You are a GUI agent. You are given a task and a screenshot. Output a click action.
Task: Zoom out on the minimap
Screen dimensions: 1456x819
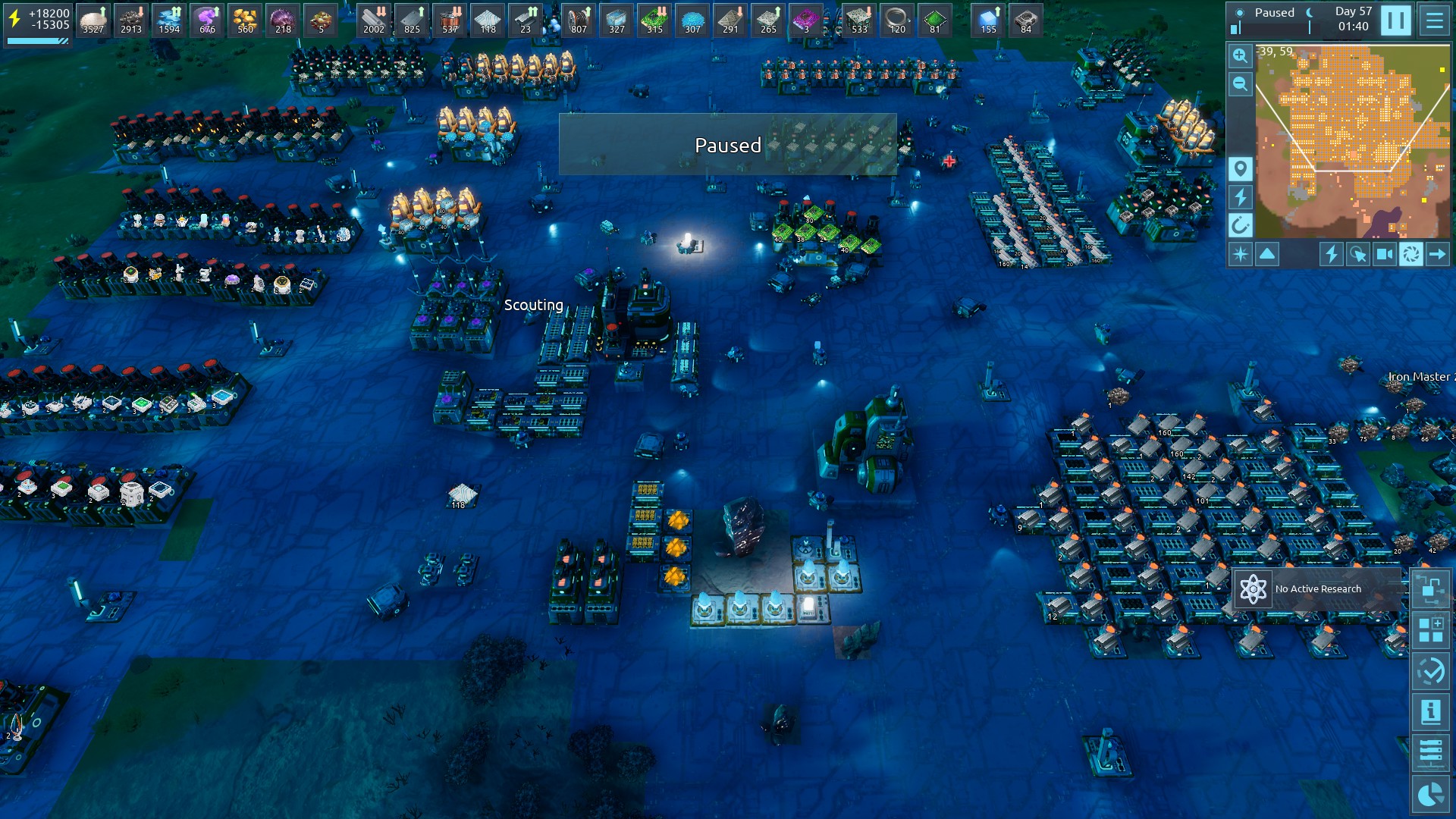tap(1240, 83)
